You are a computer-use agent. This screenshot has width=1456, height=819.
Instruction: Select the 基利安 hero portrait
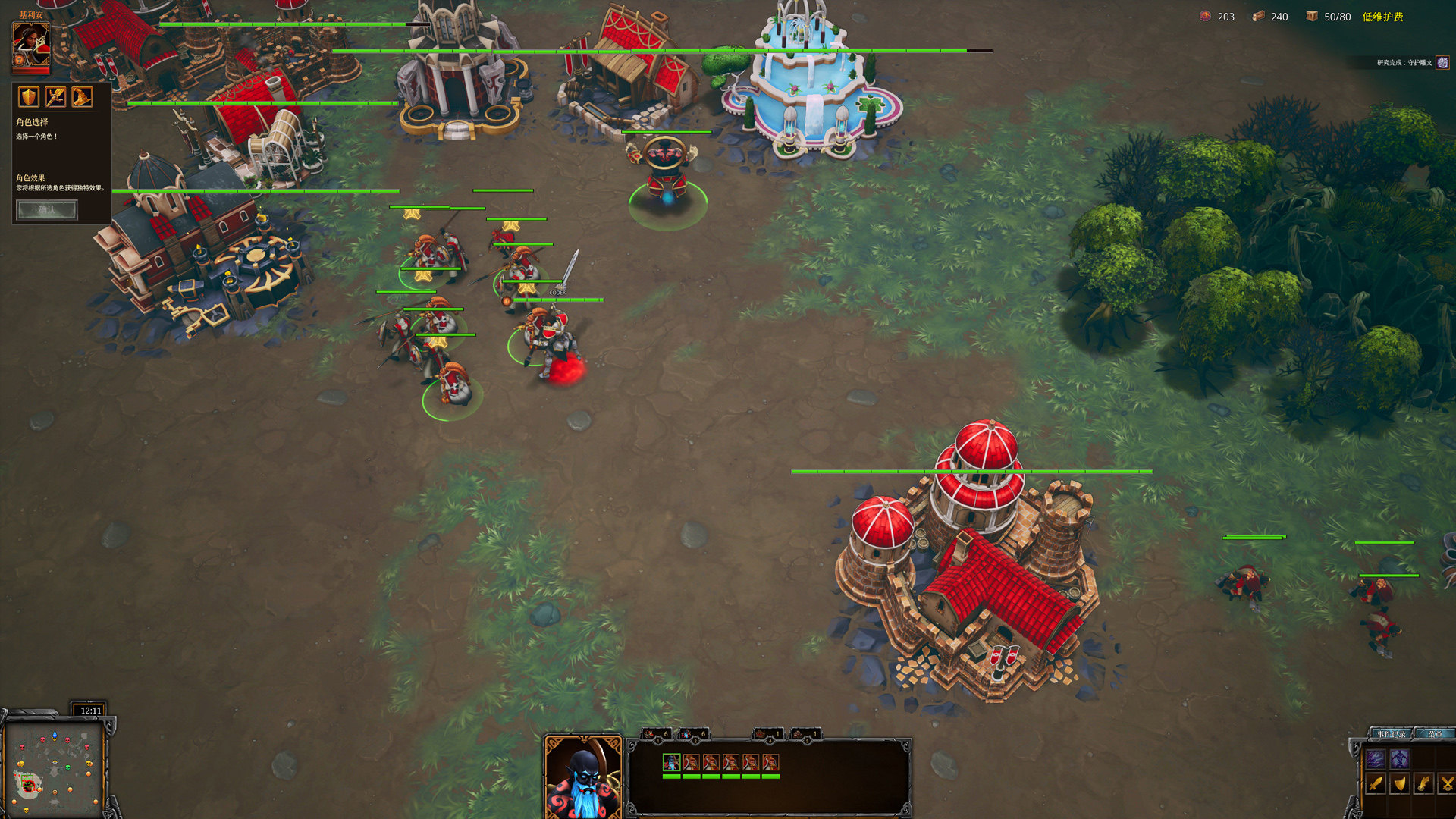click(x=31, y=45)
